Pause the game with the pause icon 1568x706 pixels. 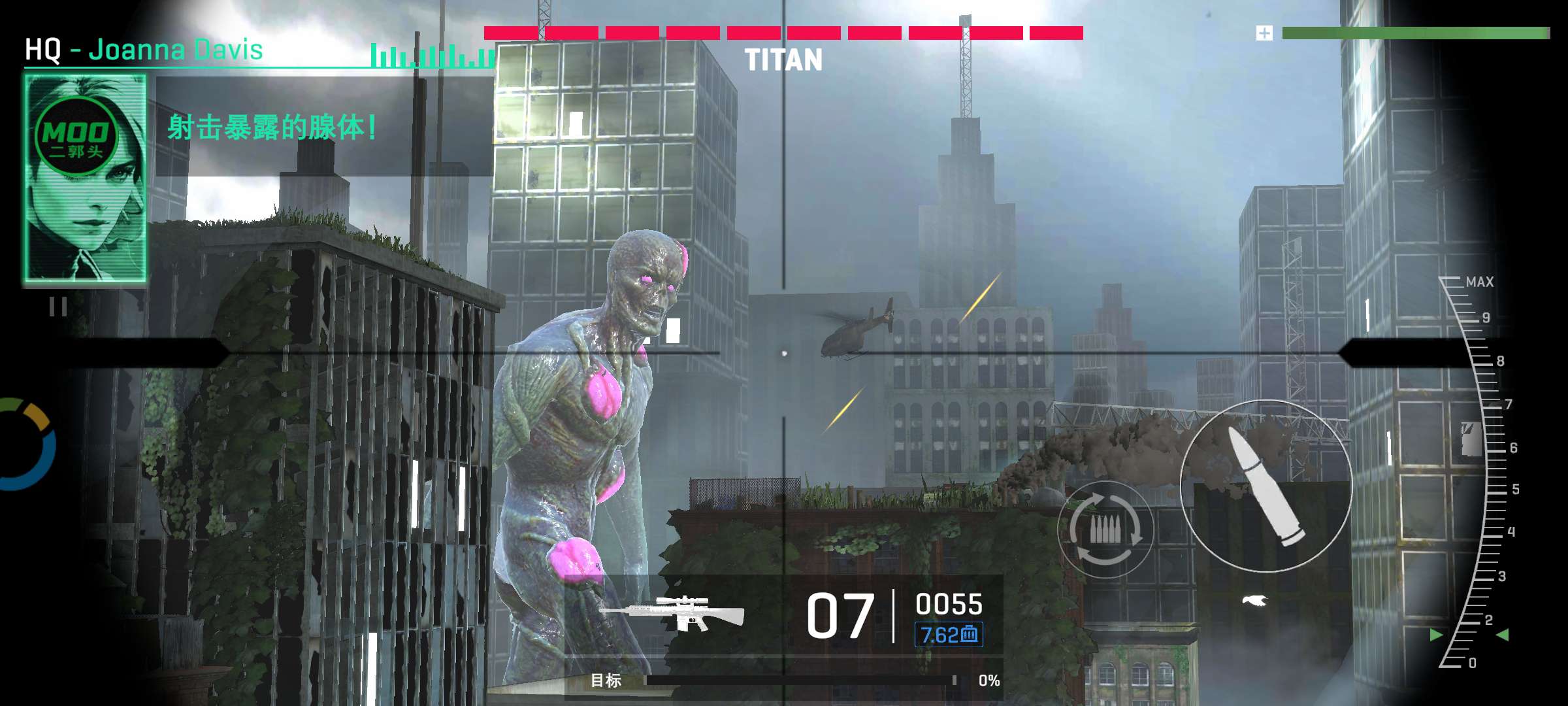click(58, 307)
